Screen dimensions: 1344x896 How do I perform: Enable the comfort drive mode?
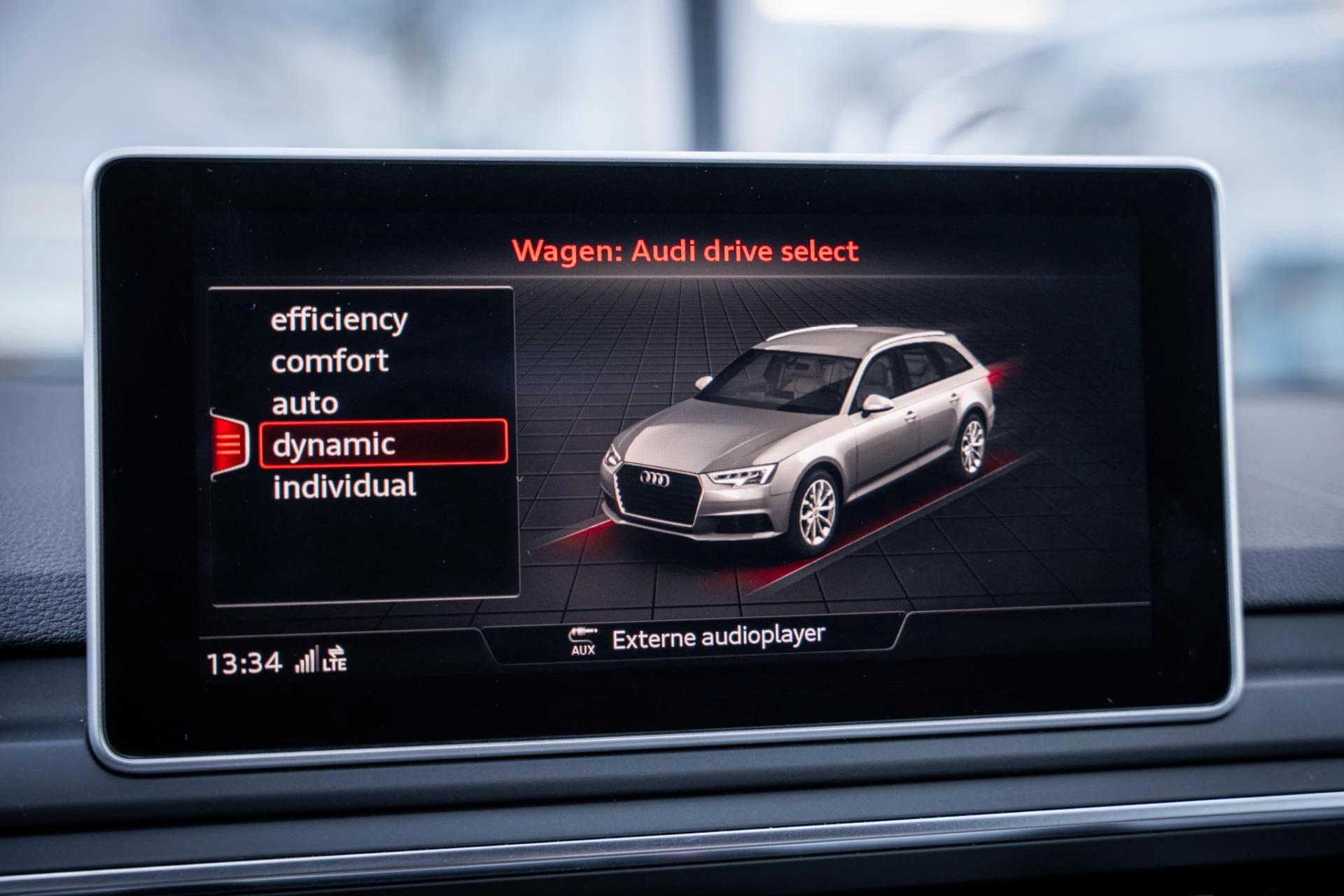click(330, 361)
